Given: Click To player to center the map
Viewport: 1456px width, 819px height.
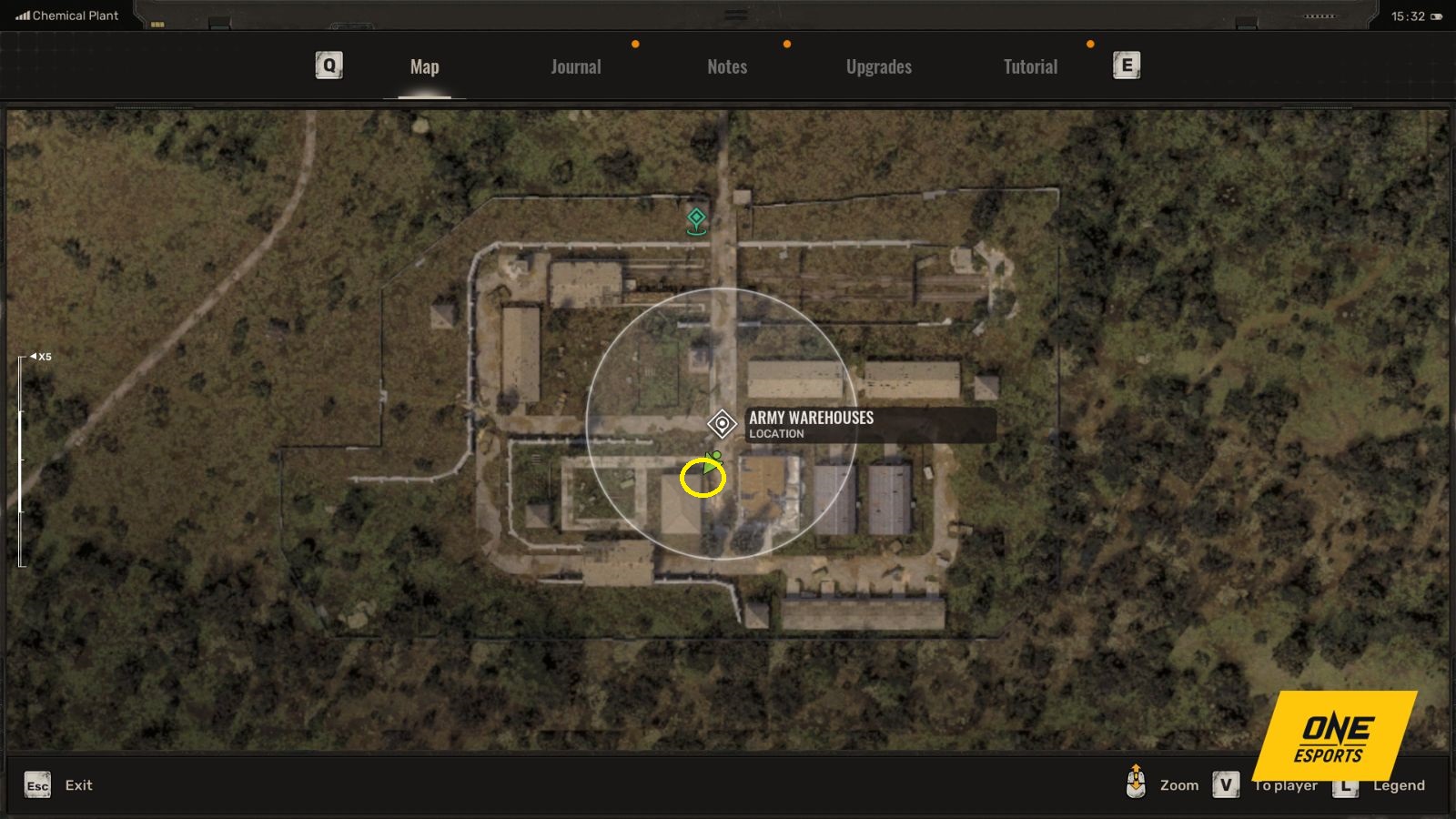Looking at the screenshot, I should tap(1284, 784).
